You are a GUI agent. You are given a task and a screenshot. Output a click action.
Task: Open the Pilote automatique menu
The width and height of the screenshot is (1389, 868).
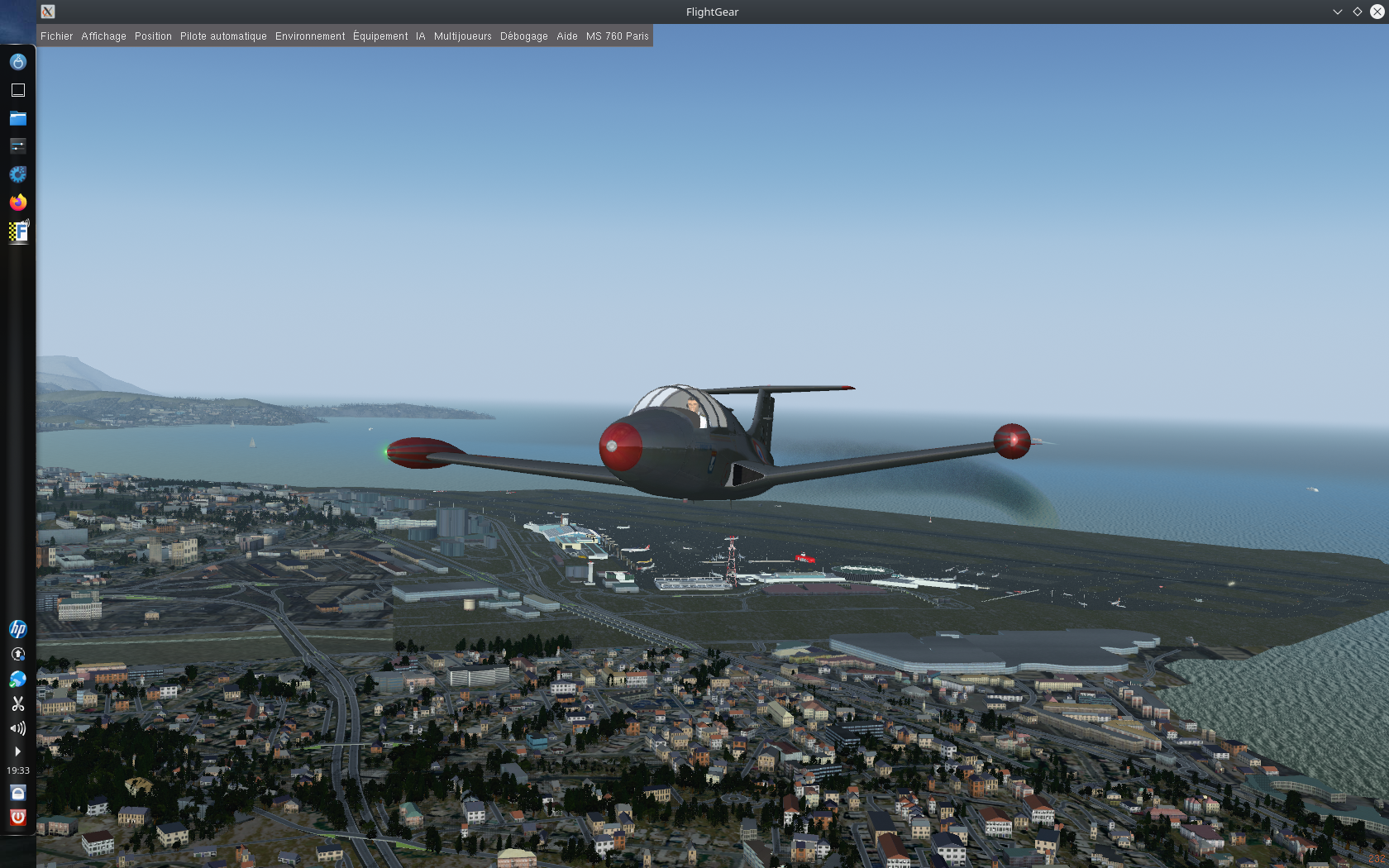[223, 36]
